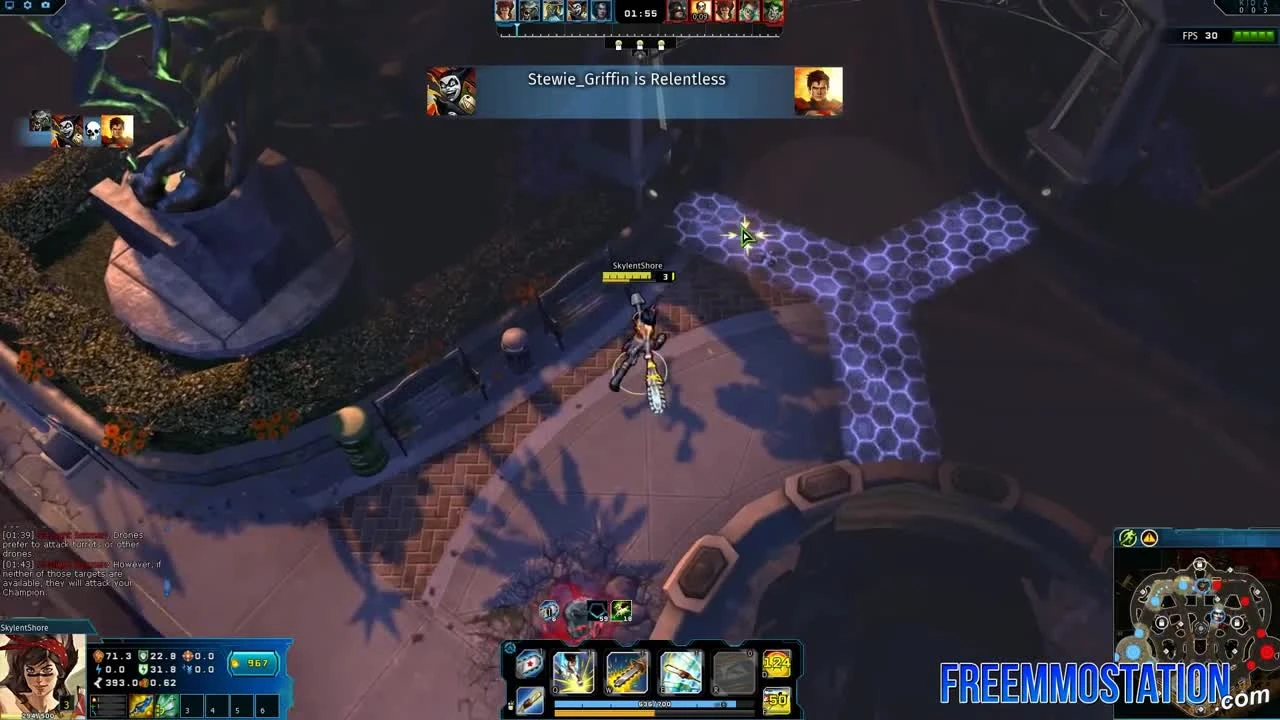Click Superman's portrait in the Relentless kill banner
The image size is (1280, 720).
[818, 90]
